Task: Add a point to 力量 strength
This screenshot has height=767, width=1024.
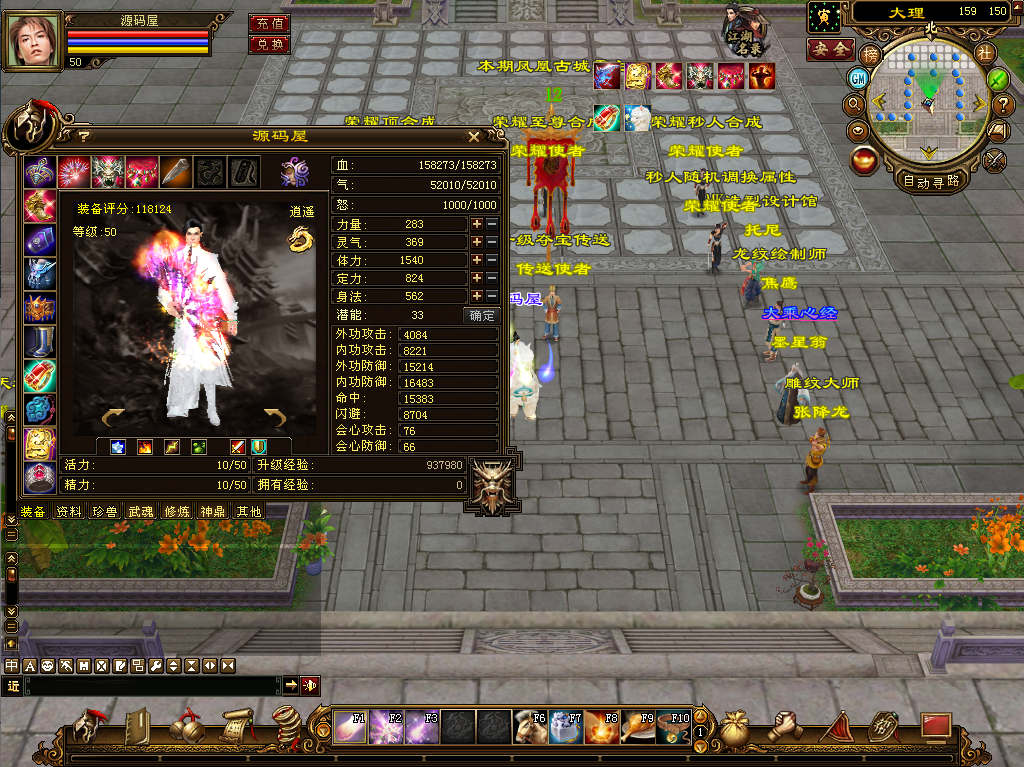Action: pyautogui.click(x=477, y=224)
